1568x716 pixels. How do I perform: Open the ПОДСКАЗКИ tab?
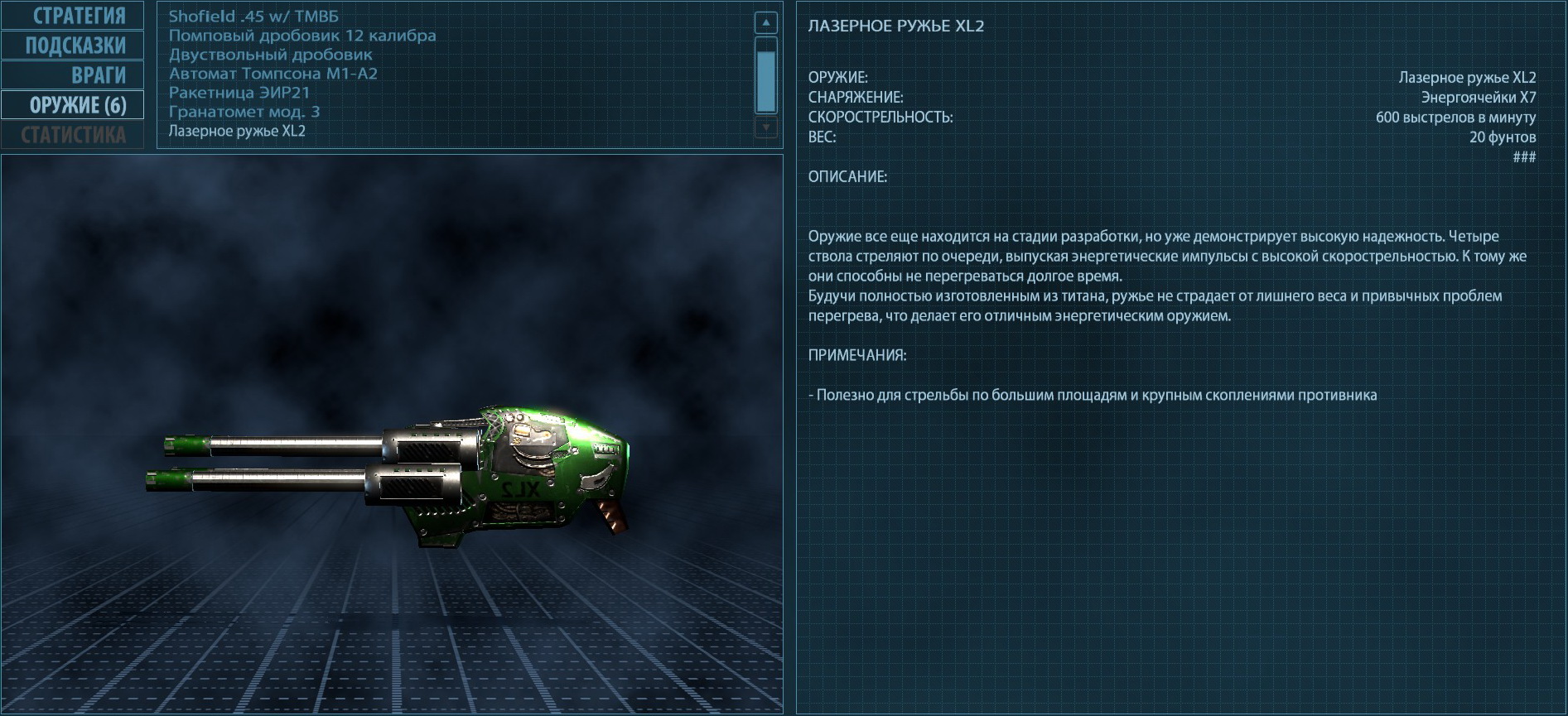pos(73,46)
